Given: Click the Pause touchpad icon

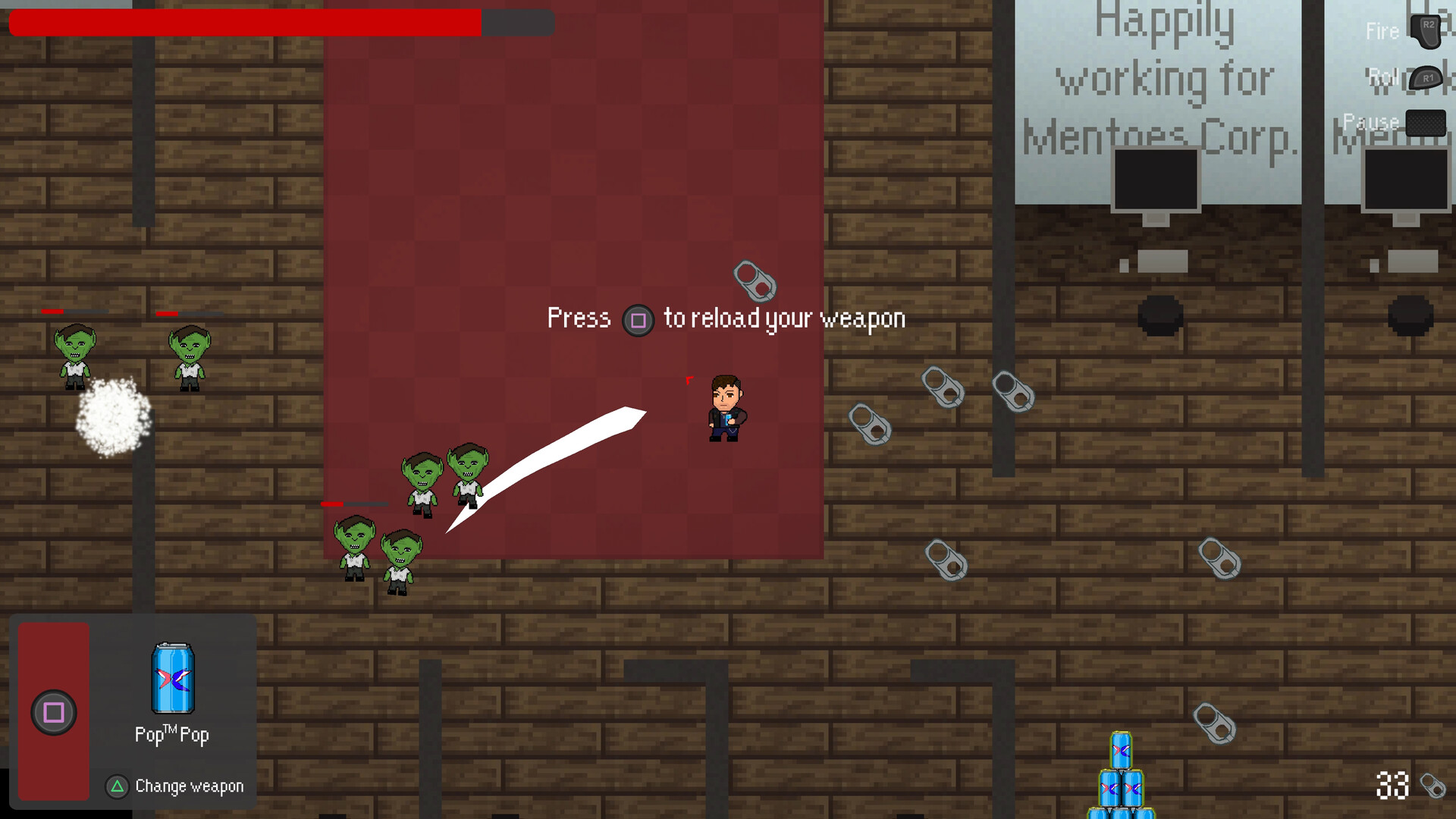Looking at the screenshot, I should pyautogui.click(x=1424, y=121).
